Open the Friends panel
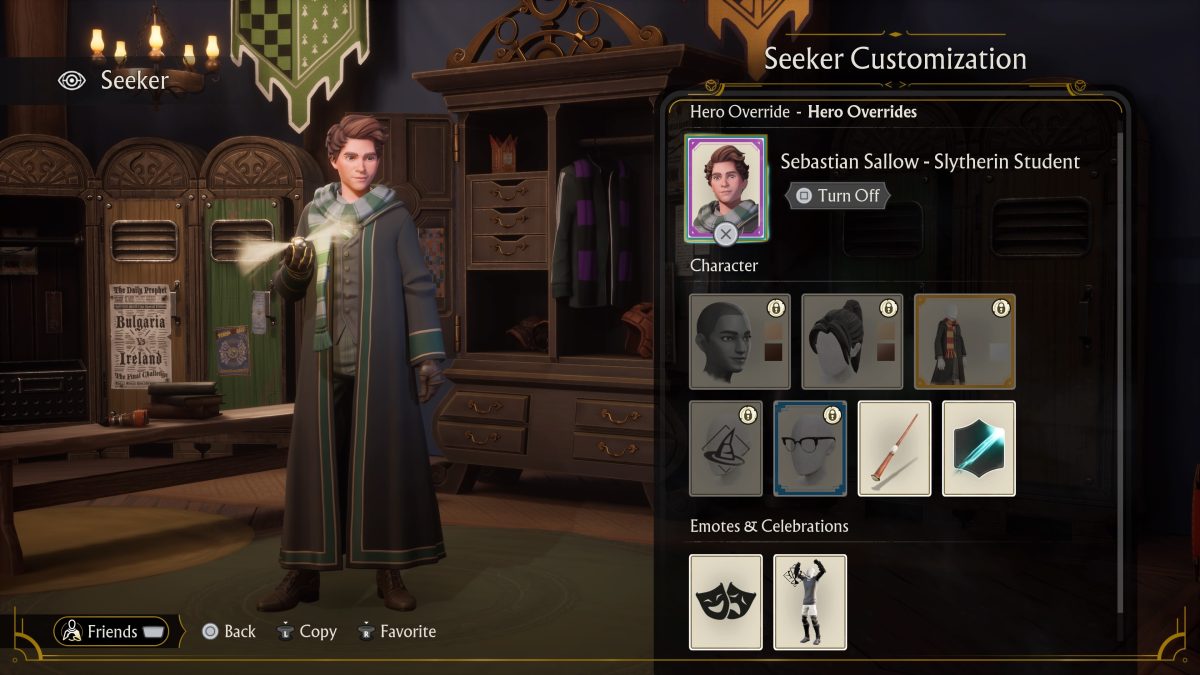This screenshot has width=1200, height=675. pyautogui.click(x=112, y=631)
